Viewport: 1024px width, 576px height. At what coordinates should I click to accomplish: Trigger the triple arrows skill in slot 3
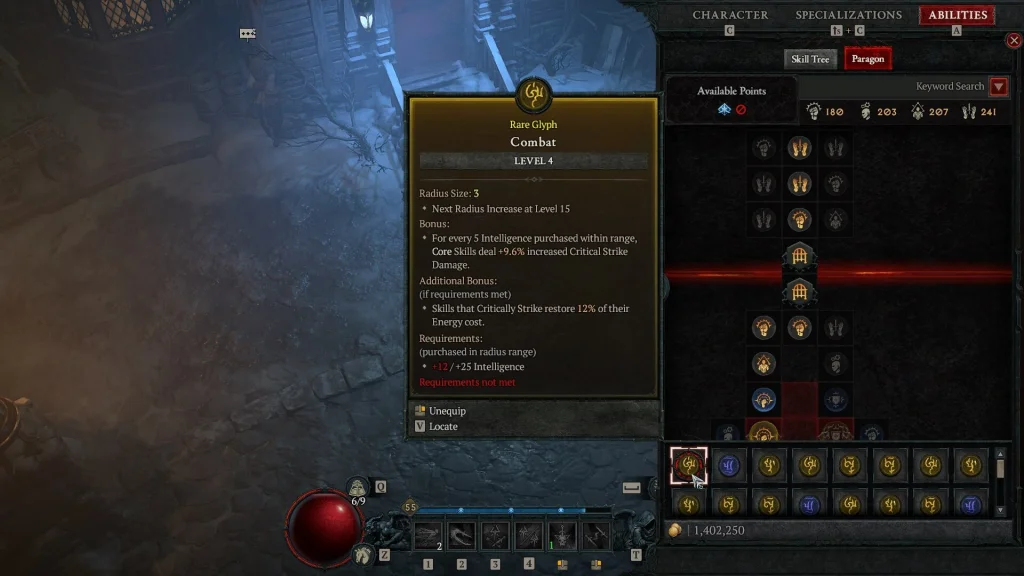(495, 536)
